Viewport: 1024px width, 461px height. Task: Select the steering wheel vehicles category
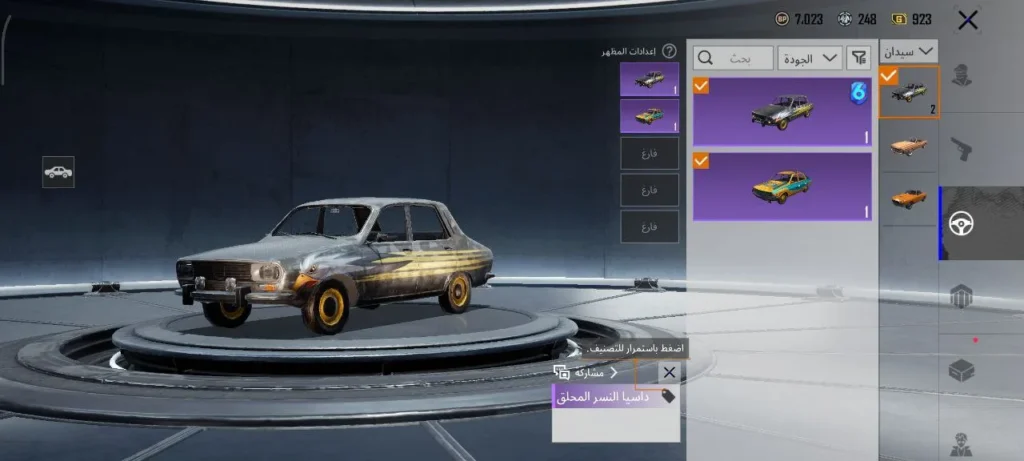coord(962,224)
